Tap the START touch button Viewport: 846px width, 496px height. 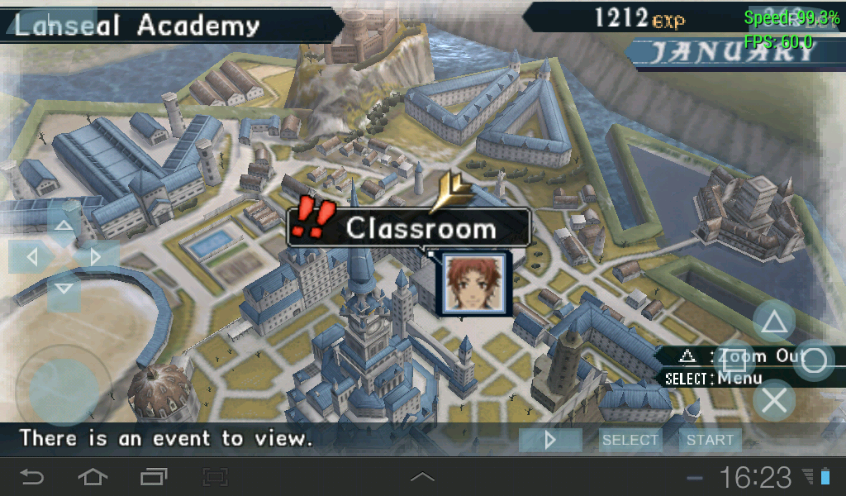(709, 440)
